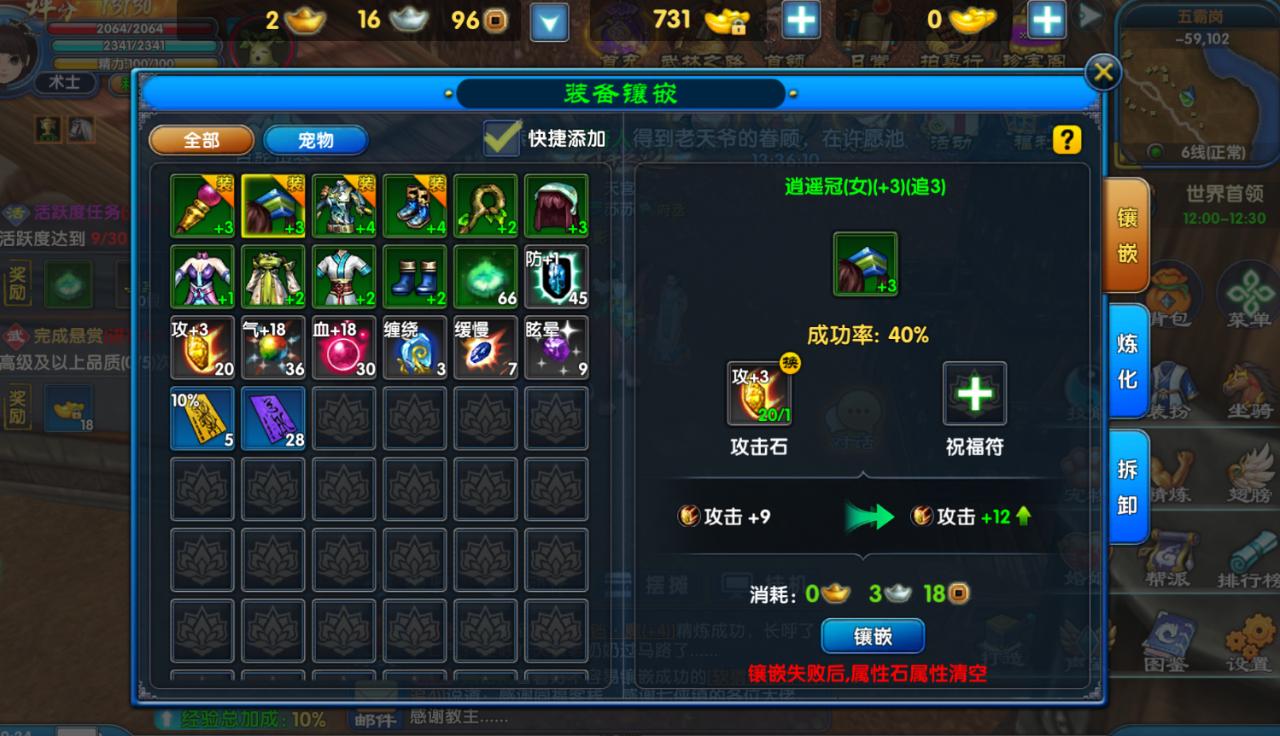This screenshot has height=736, width=1280.
Task: Select the 全部 filter button
Action: pyautogui.click(x=200, y=140)
